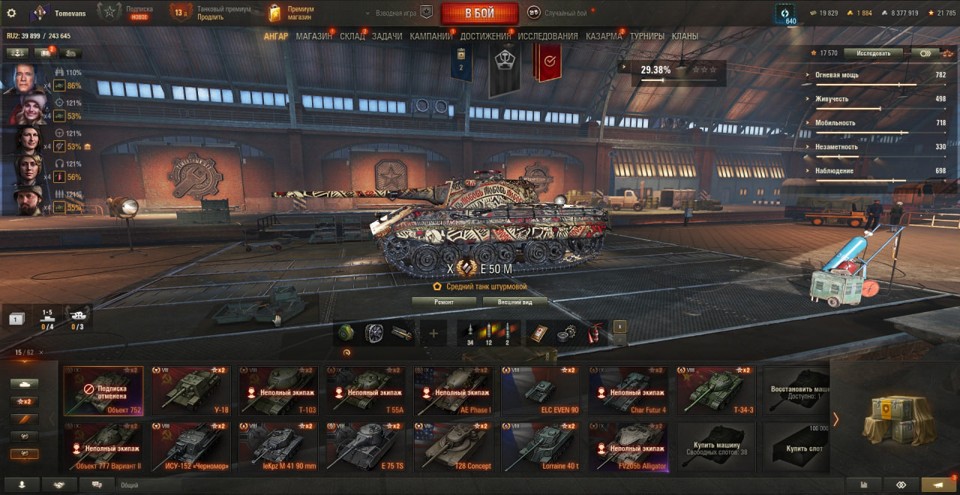Switch to the ИССЛЕДОВАНИЯ tab
Image resolution: width=960 pixels, height=495 pixels.
tap(547, 36)
